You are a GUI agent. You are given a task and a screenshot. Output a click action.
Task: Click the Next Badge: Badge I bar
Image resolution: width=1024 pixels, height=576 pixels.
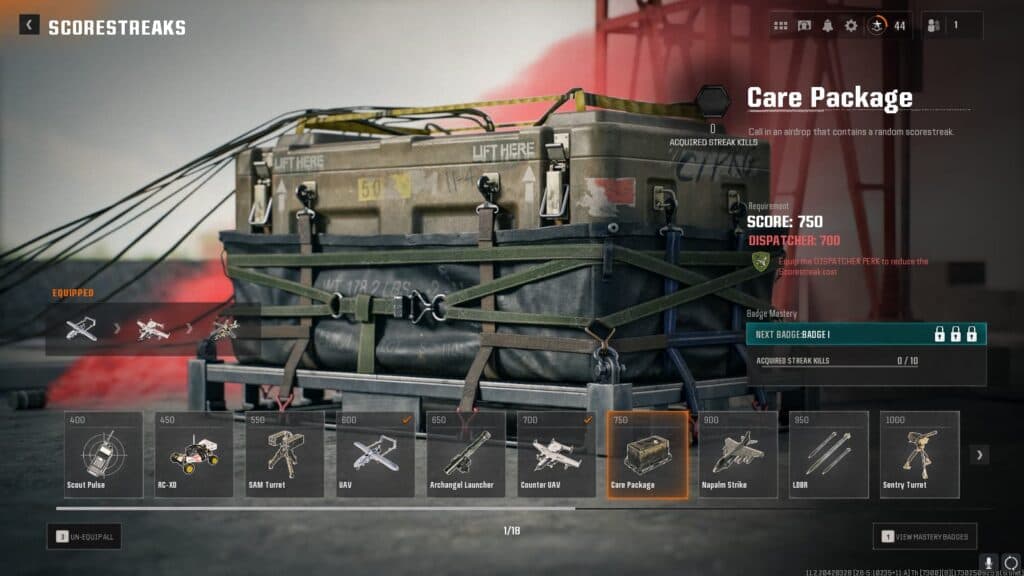(x=866, y=334)
